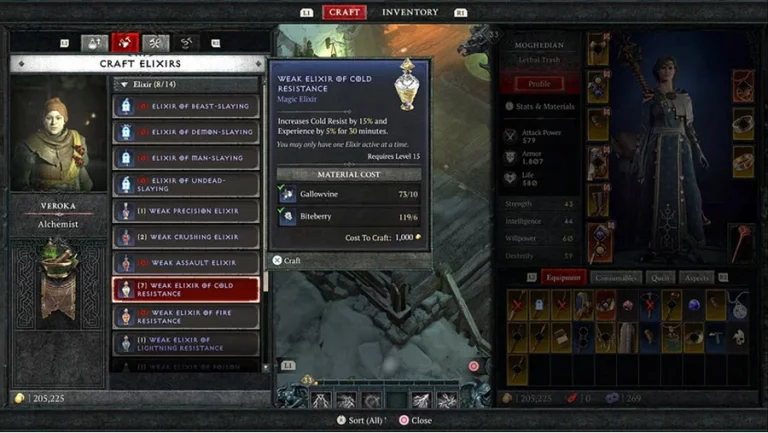
Task: Collapse the Elixir category header
Action: tap(123, 85)
